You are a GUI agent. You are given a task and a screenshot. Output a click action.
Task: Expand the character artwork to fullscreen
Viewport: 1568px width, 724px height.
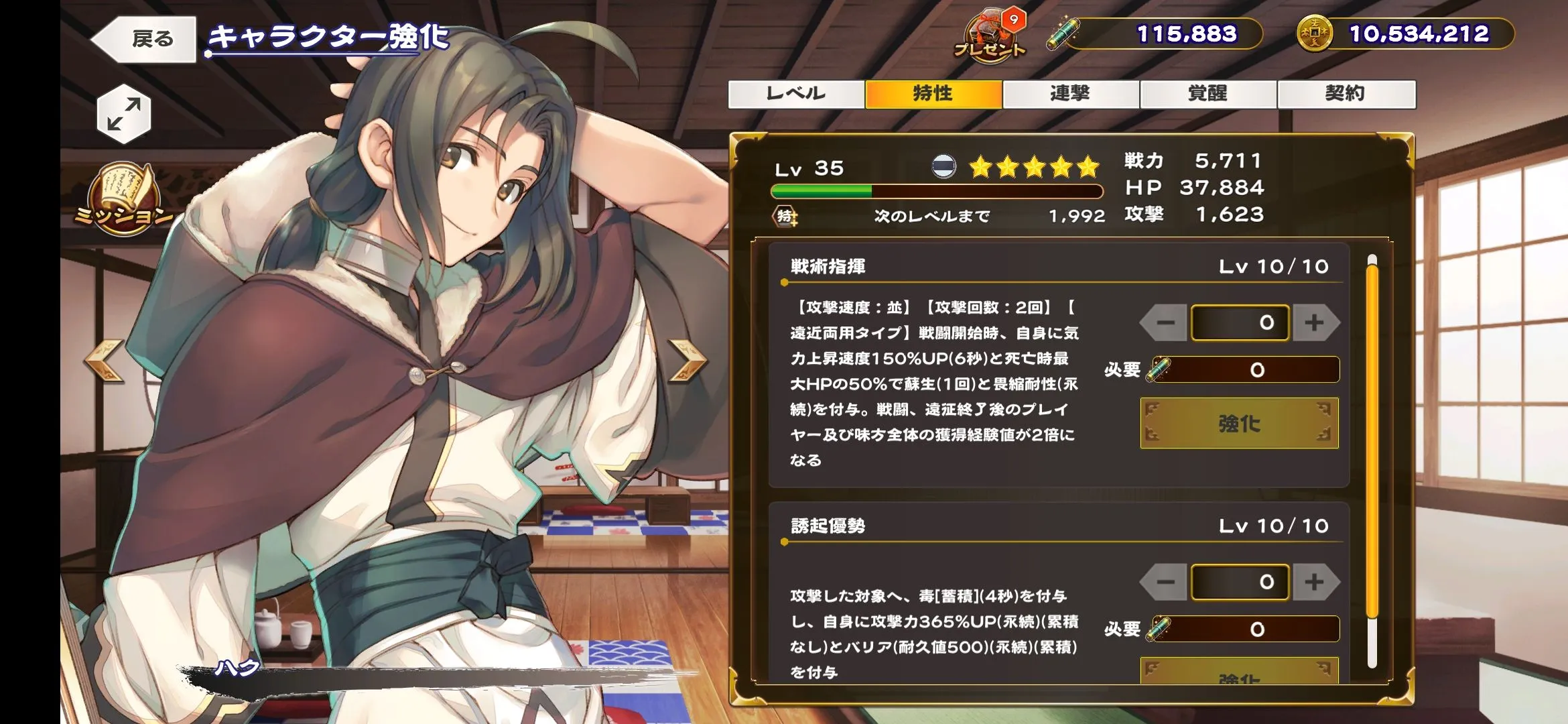pyautogui.click(x=124, y=114)
